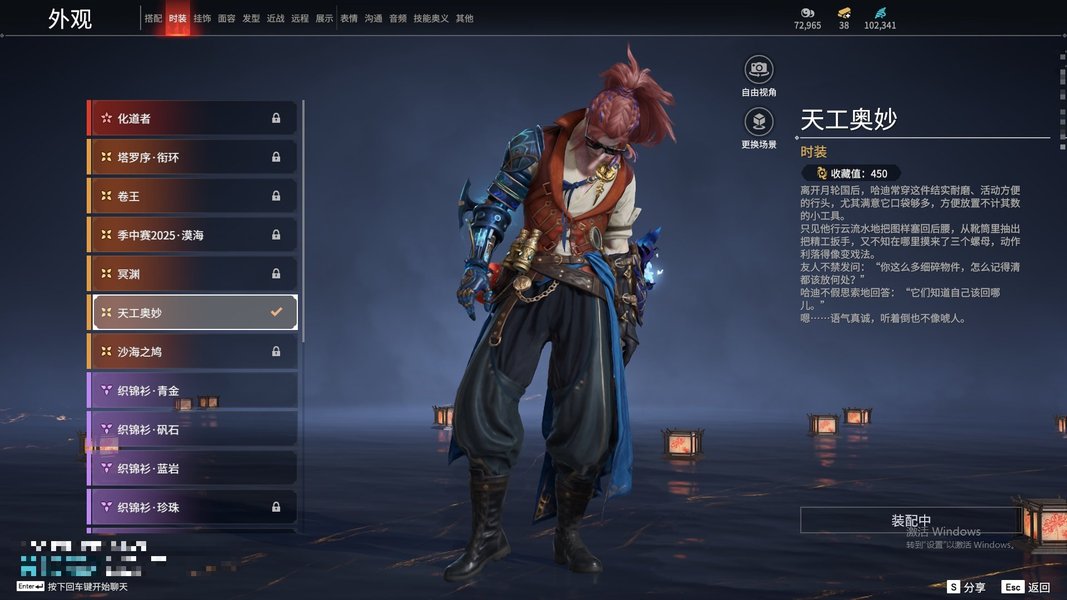Screen dimensions: 1067x600
Task: Choose the 塔罗序·衔环 outfit
Action: (194, 157)
